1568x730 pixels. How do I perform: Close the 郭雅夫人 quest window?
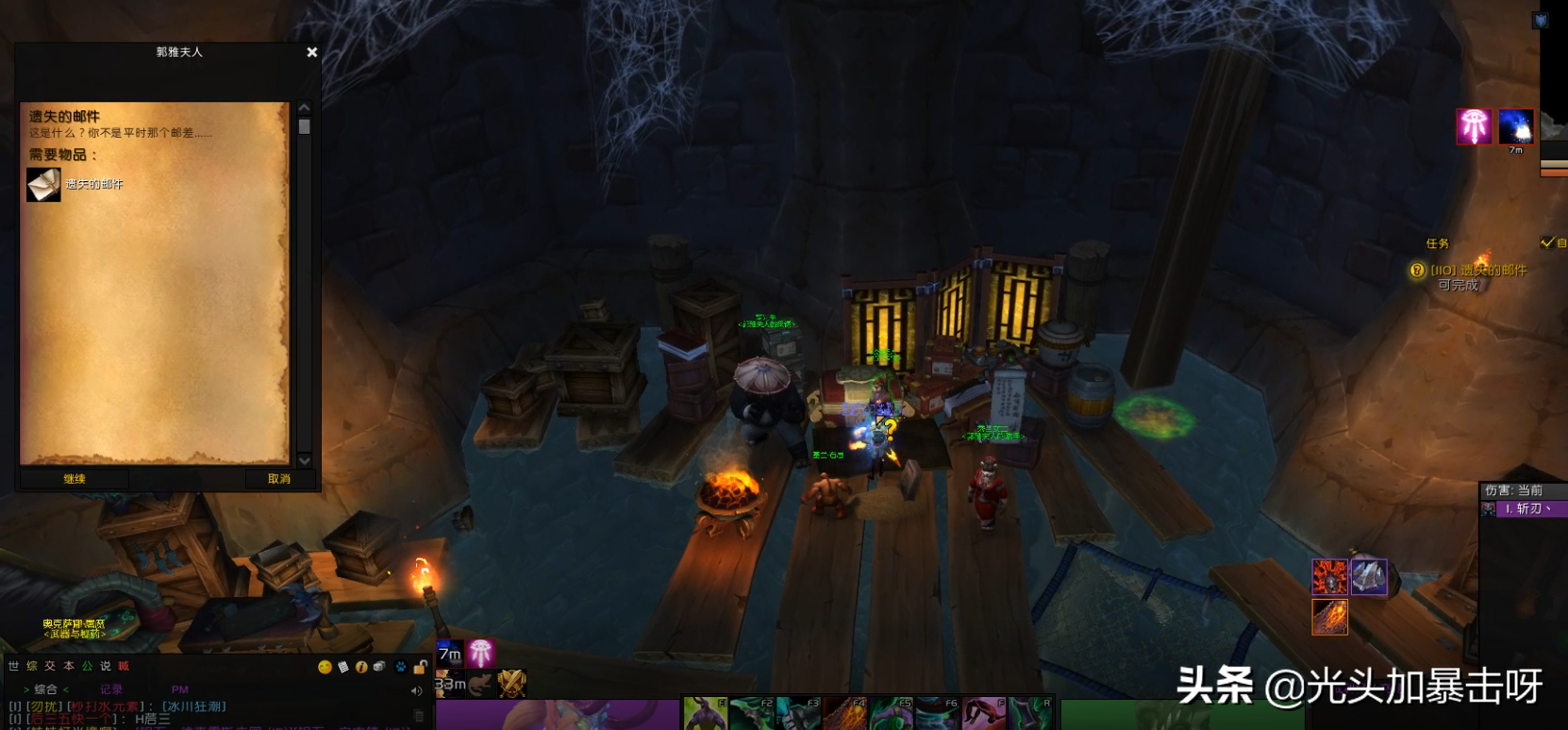[312, 53]
